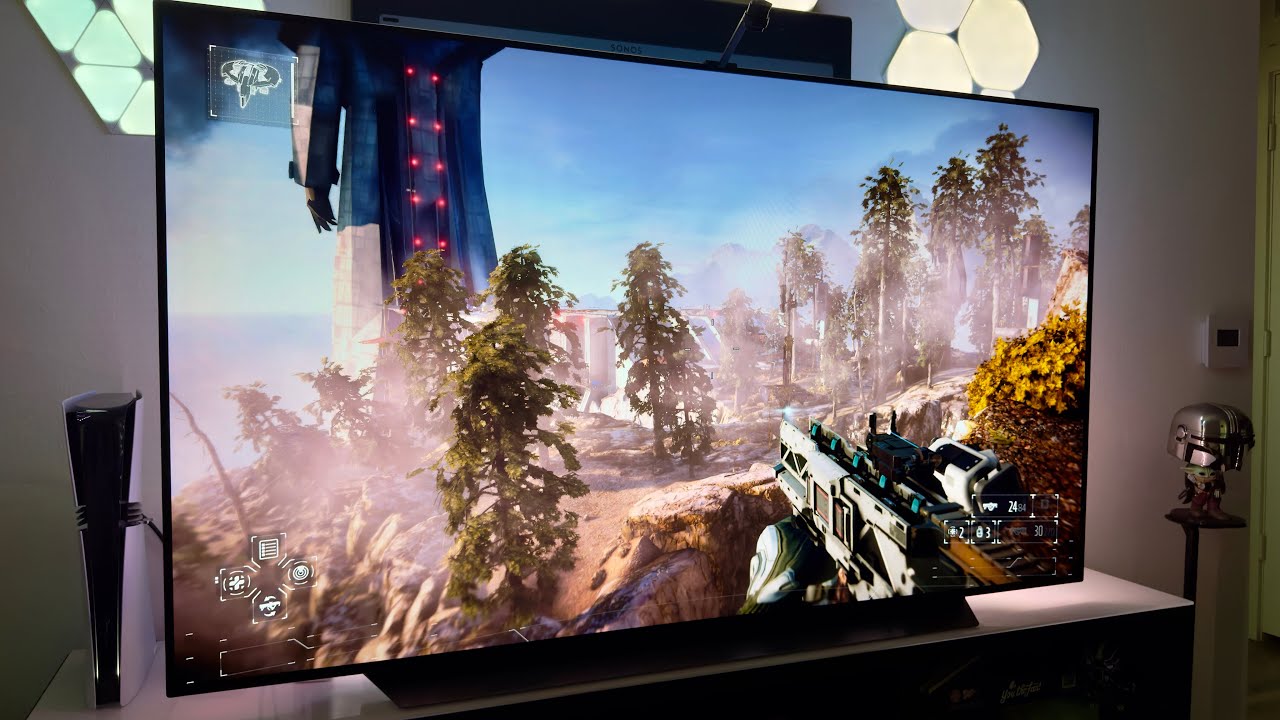1280x720 pixels.
Task: Pick the grenade slot showing 2
Action: coord(956,531)
